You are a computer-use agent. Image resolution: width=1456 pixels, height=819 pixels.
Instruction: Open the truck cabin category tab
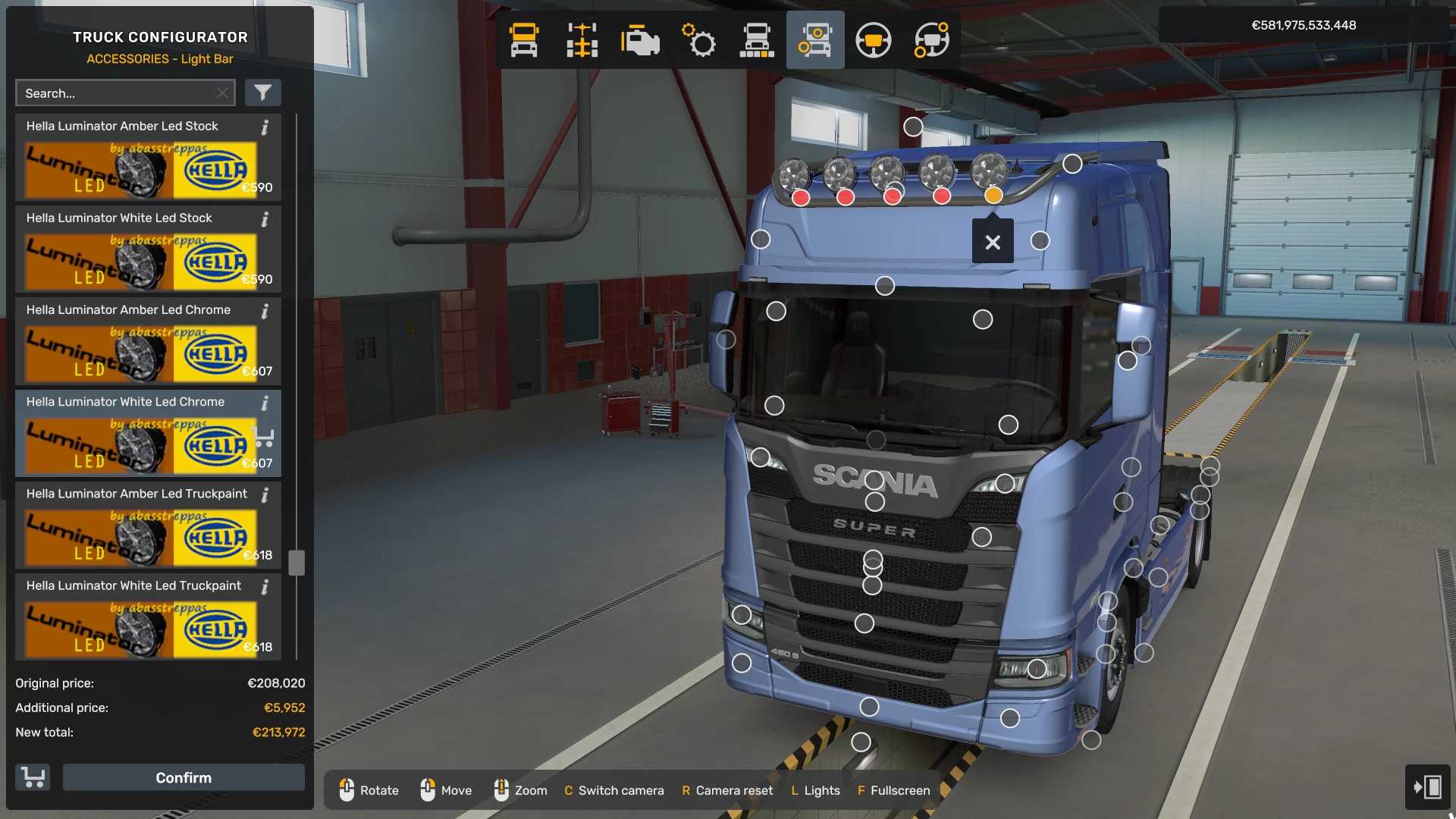coord(524,40)
